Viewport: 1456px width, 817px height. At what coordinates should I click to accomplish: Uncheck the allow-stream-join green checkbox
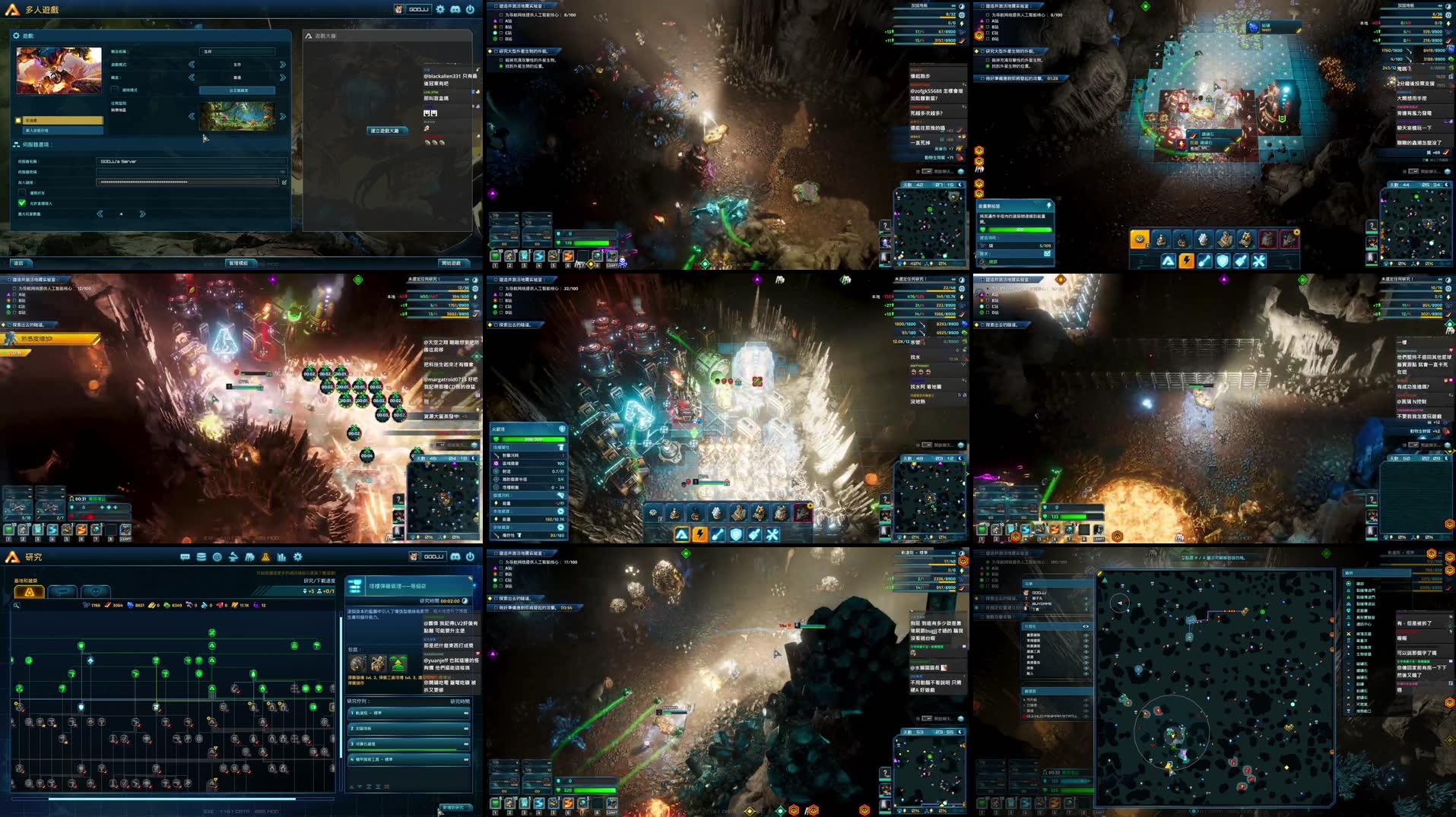click(x=21, y=202)
